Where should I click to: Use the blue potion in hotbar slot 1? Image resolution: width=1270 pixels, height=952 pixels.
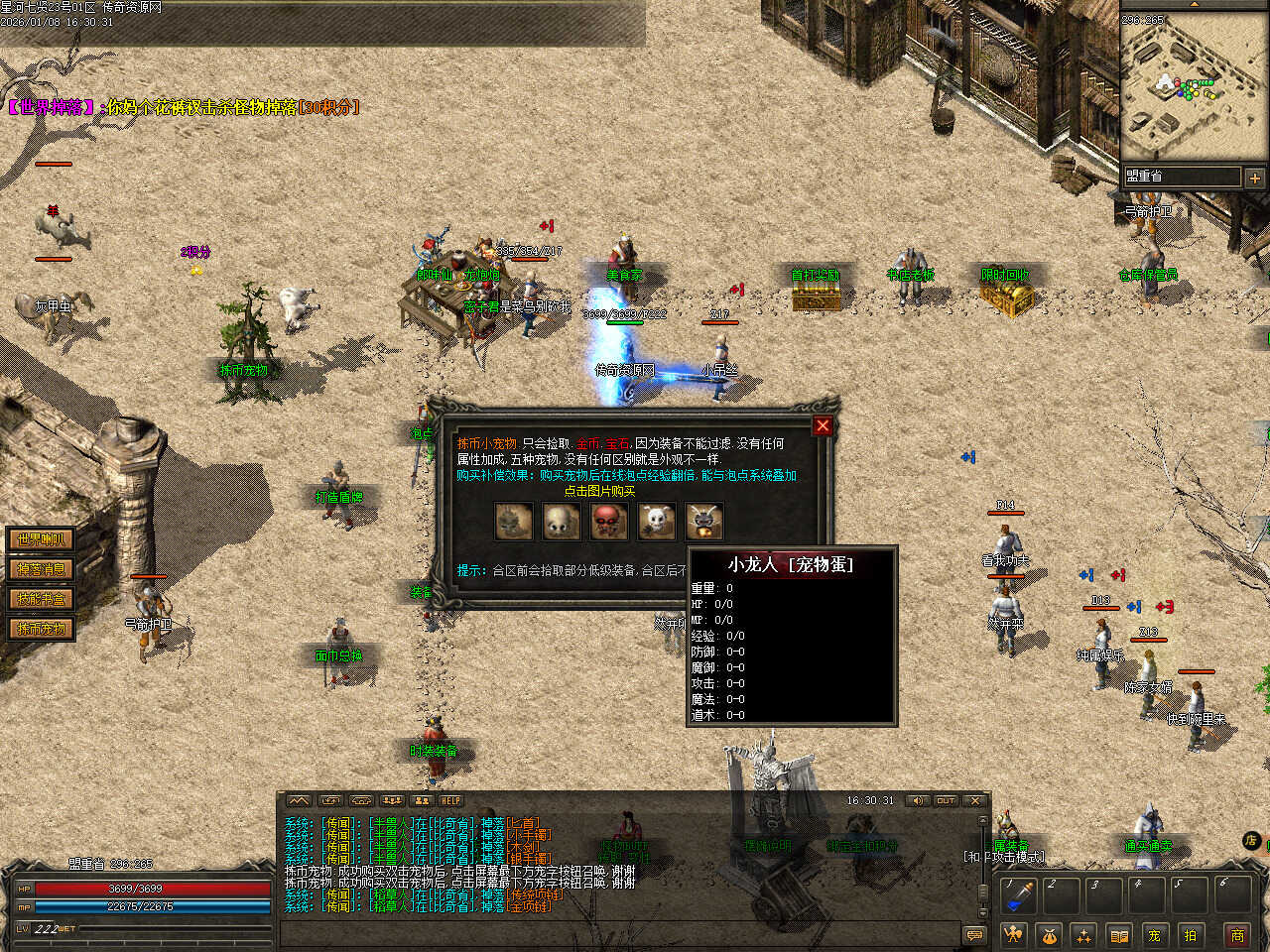[x=1018, y=895]
